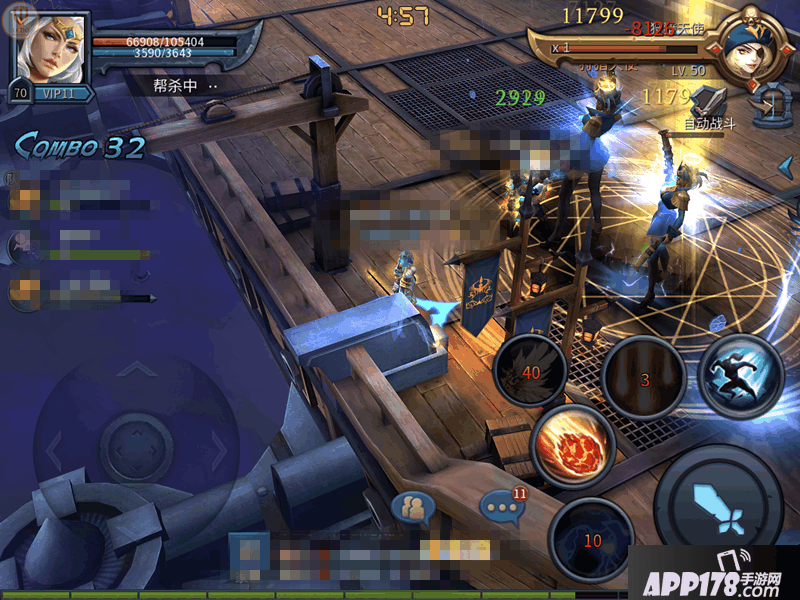This screenshot has width=800, height=600.
Task: Select the skill showing cooldown 3
Action: (646, 378)
